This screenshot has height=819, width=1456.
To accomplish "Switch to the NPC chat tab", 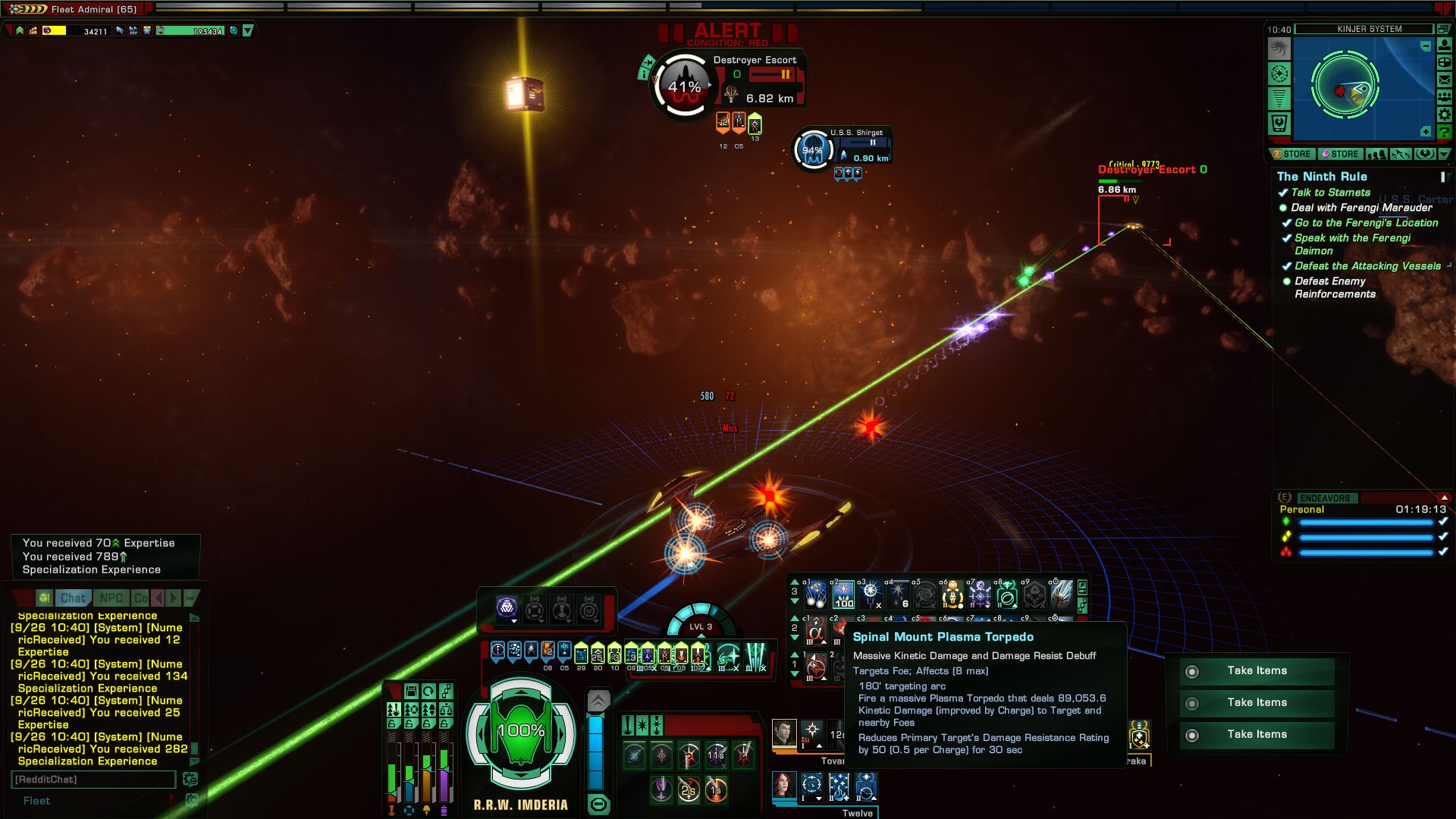I will (x=111, y=598).
